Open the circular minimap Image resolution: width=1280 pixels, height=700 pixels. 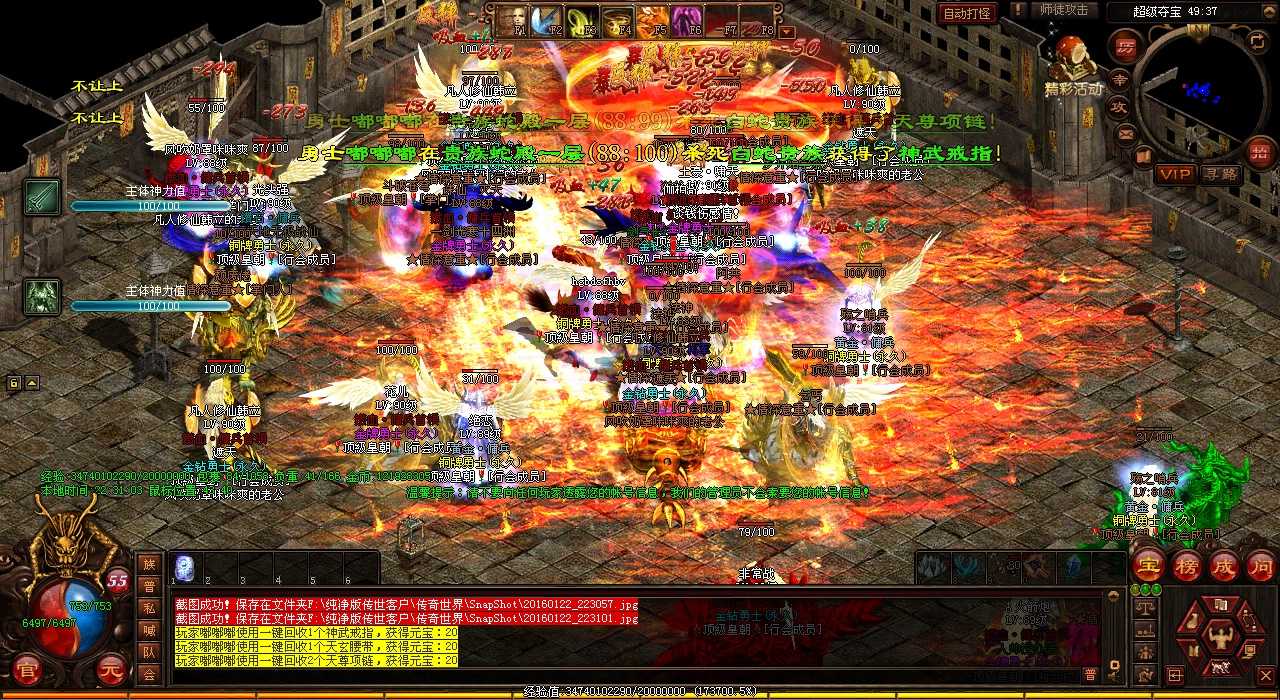pyautogui.click(x=1195, y=92)
